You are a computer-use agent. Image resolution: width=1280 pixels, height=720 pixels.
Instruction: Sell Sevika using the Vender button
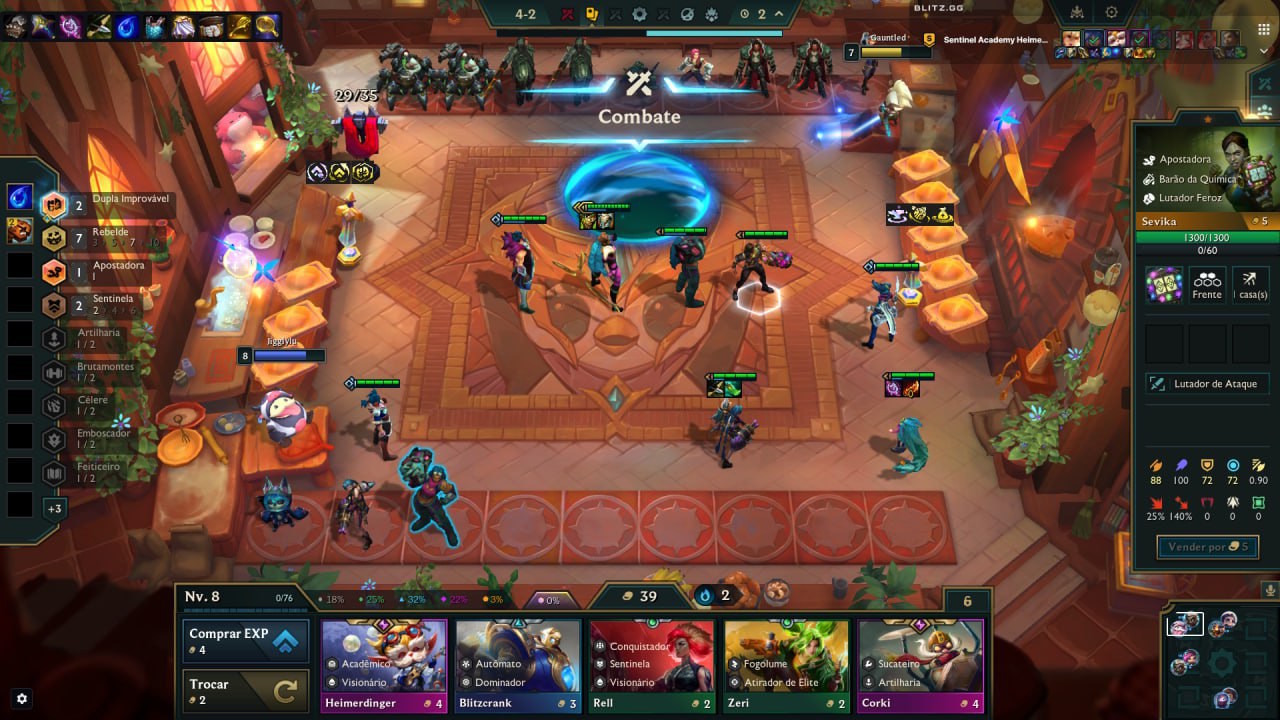tap(1207, 547)
